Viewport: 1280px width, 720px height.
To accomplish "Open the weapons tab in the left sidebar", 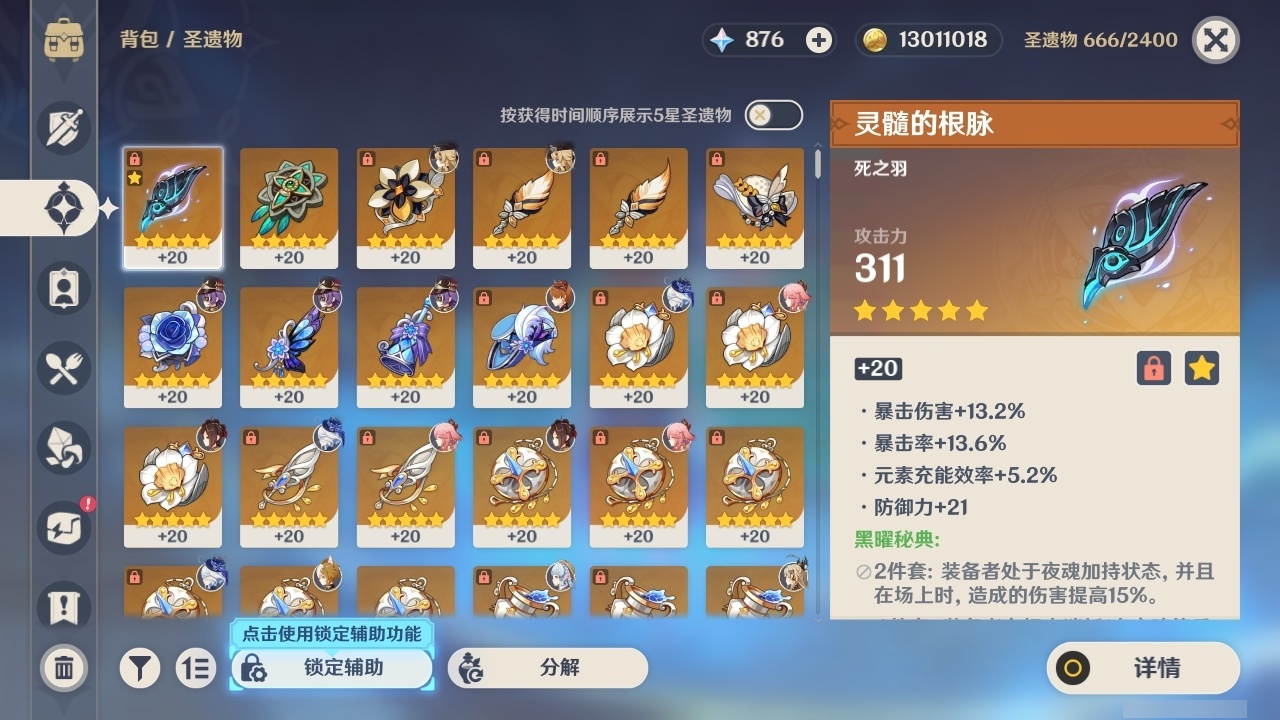I will tap(62, 128).
